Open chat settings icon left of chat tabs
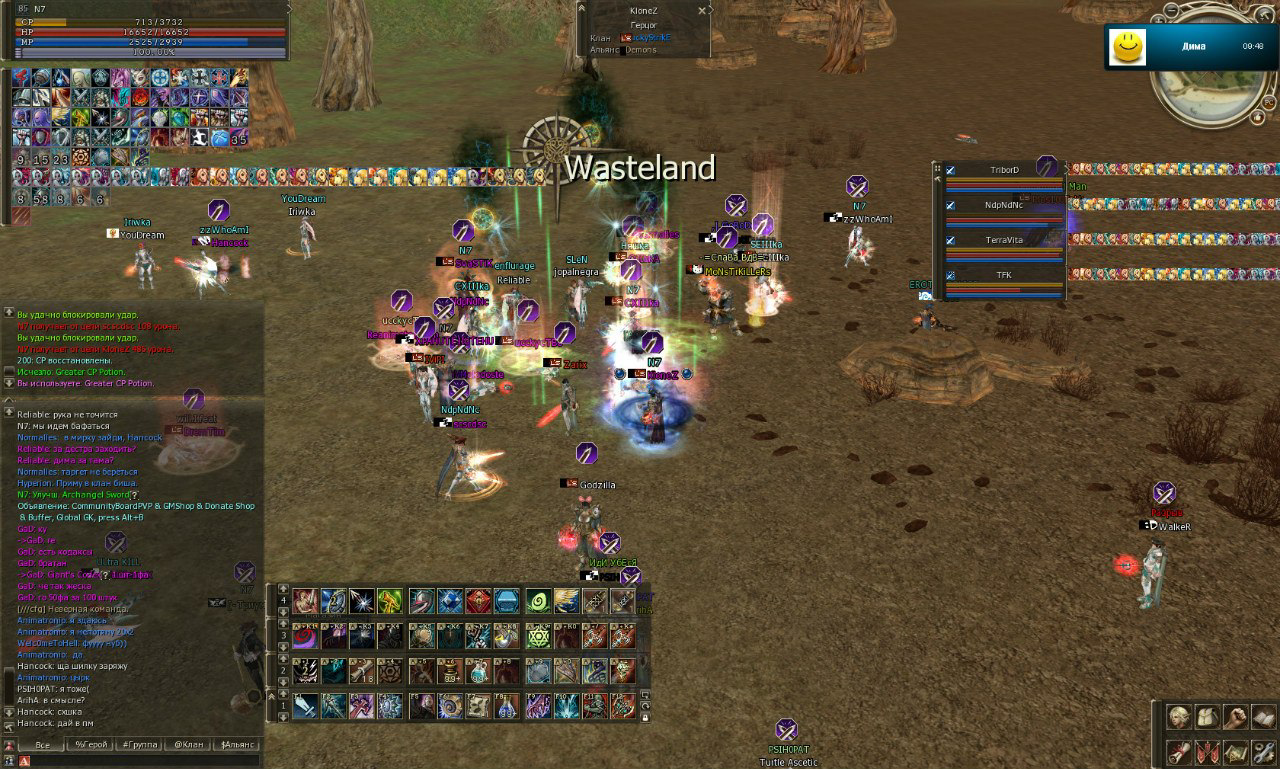This screenshot has height=769, width=1280. 9,745
